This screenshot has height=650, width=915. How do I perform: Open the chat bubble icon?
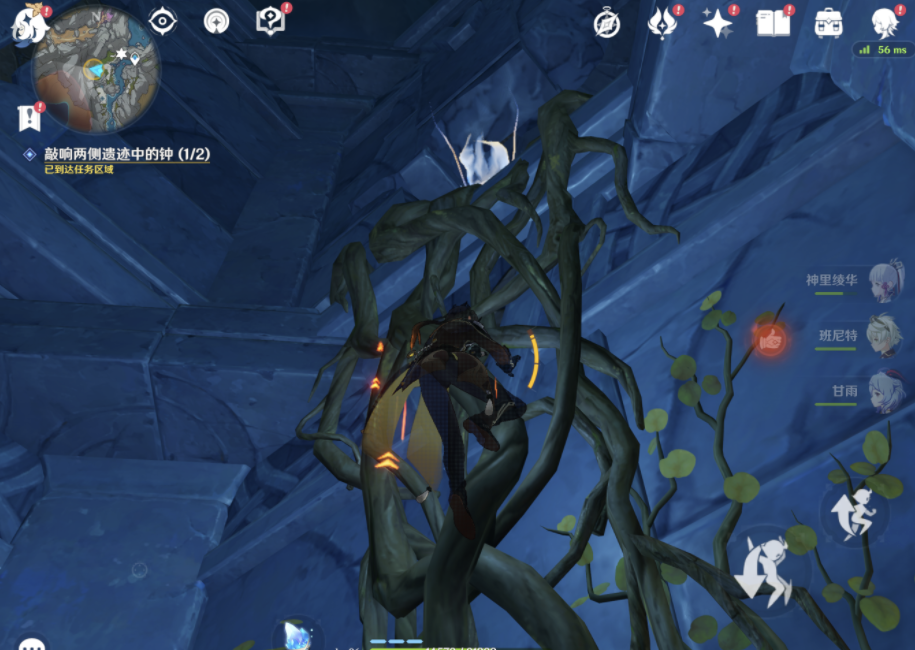pyautogui.click(x=32, y=643)
